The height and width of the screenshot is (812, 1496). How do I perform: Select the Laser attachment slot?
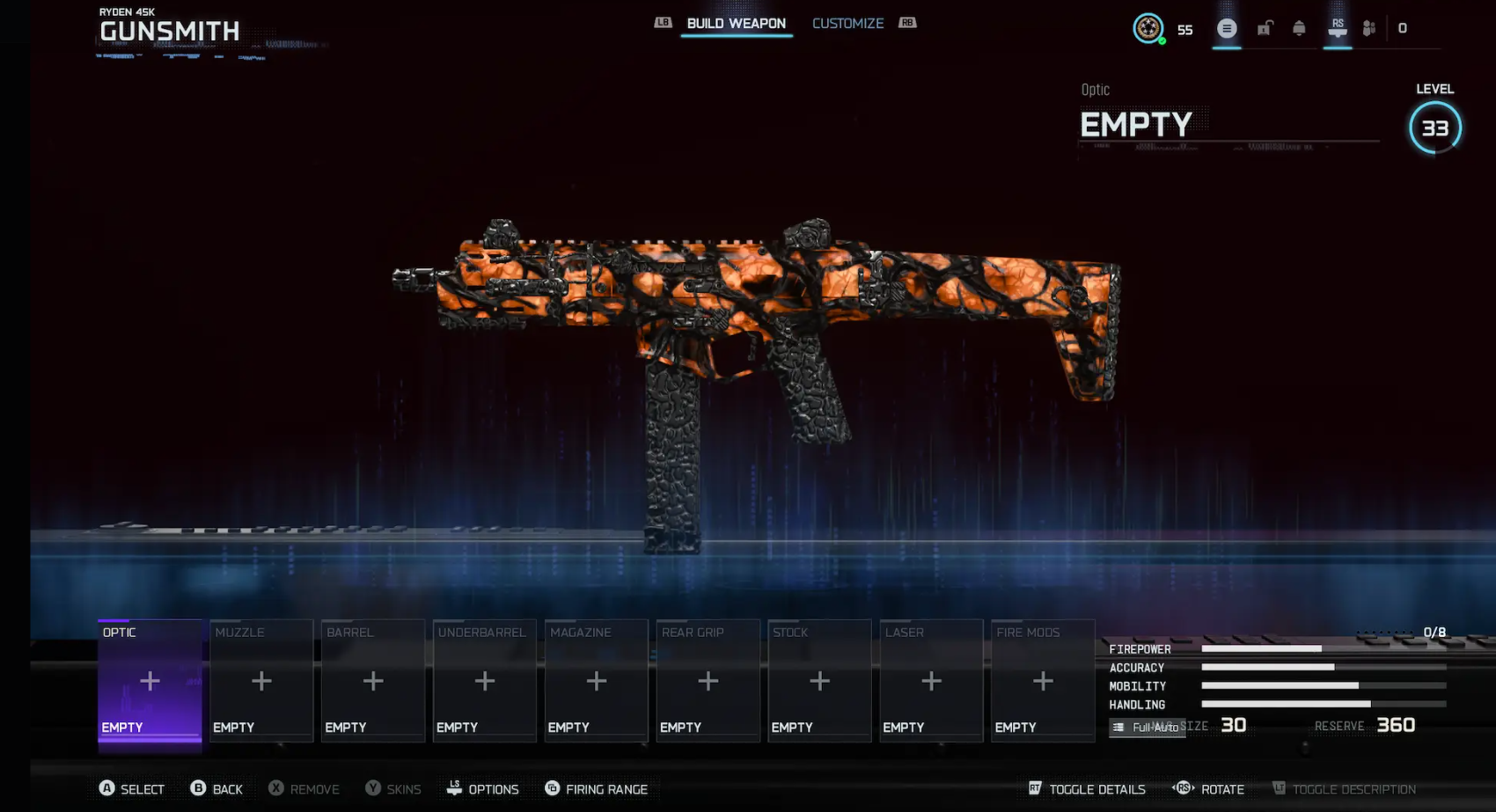[931, 681]
